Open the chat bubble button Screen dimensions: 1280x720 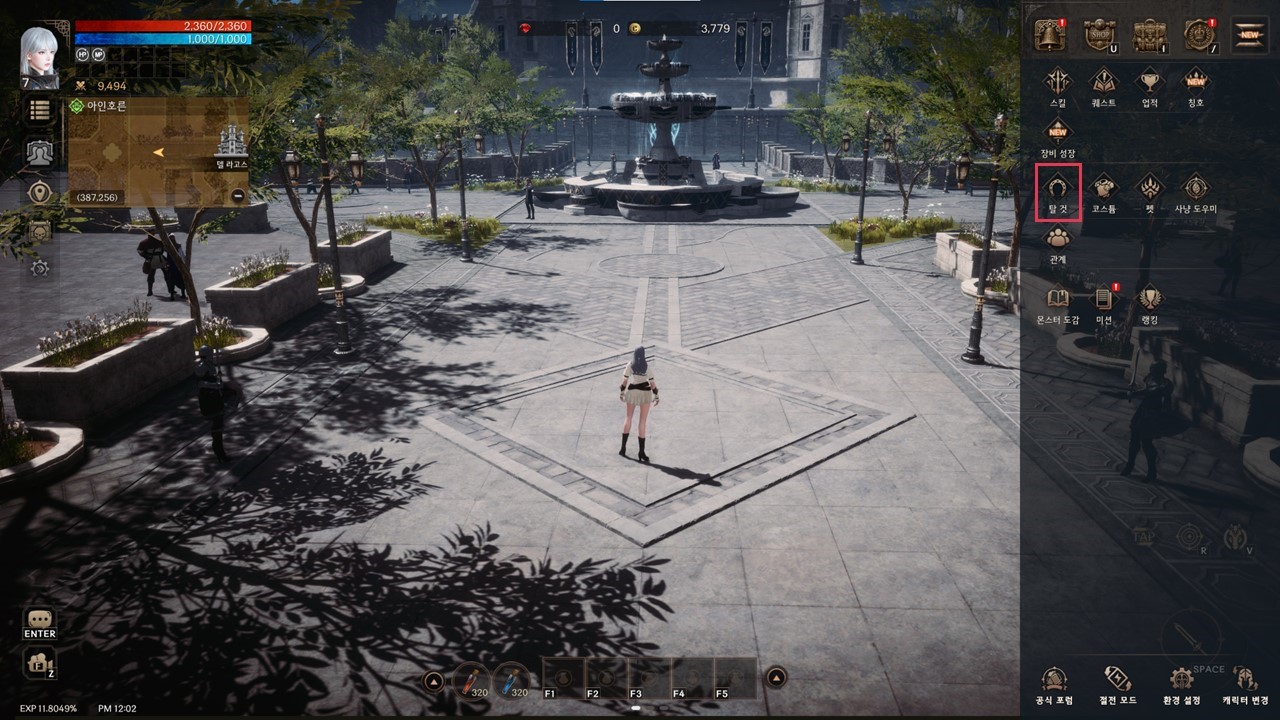point(40,621)
